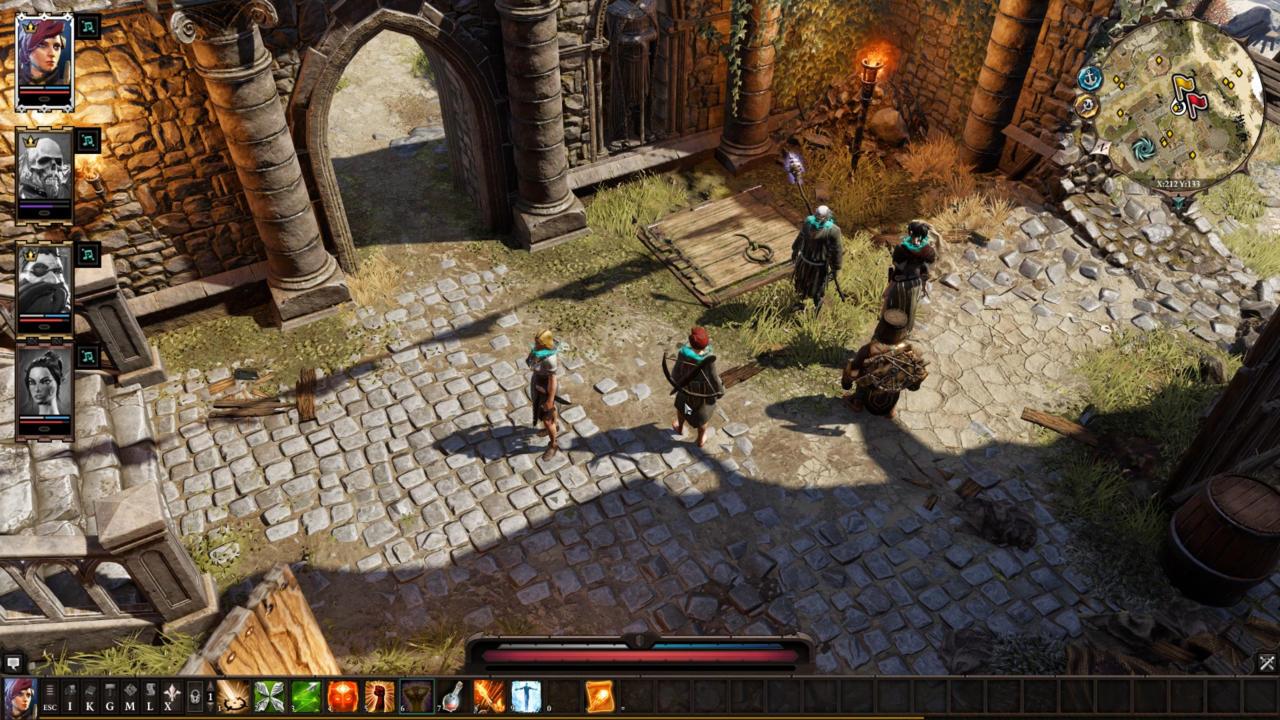Select the dark-haired woman party portrait

coord(44,385)
